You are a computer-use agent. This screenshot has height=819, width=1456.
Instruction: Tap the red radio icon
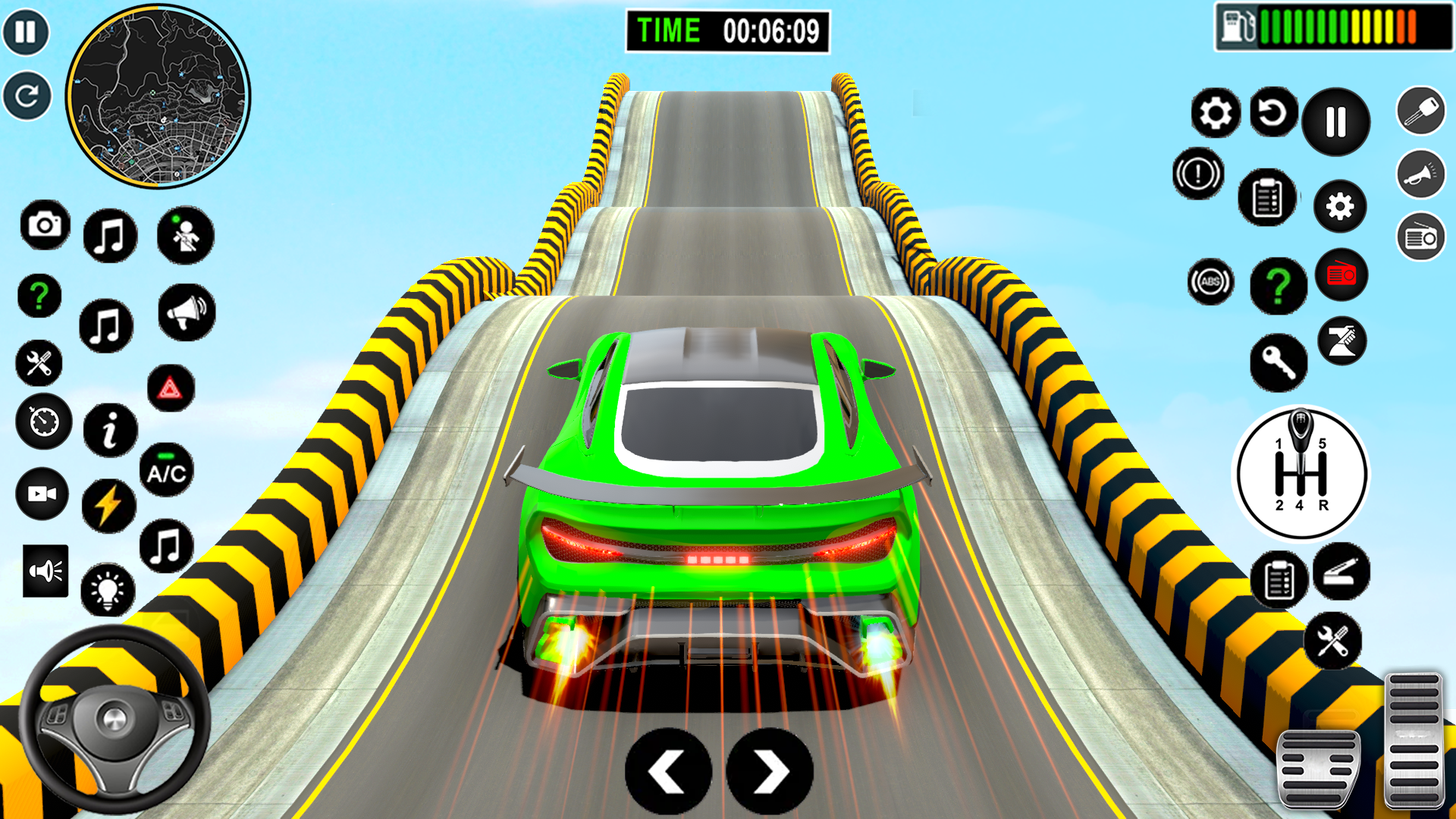1341,275
